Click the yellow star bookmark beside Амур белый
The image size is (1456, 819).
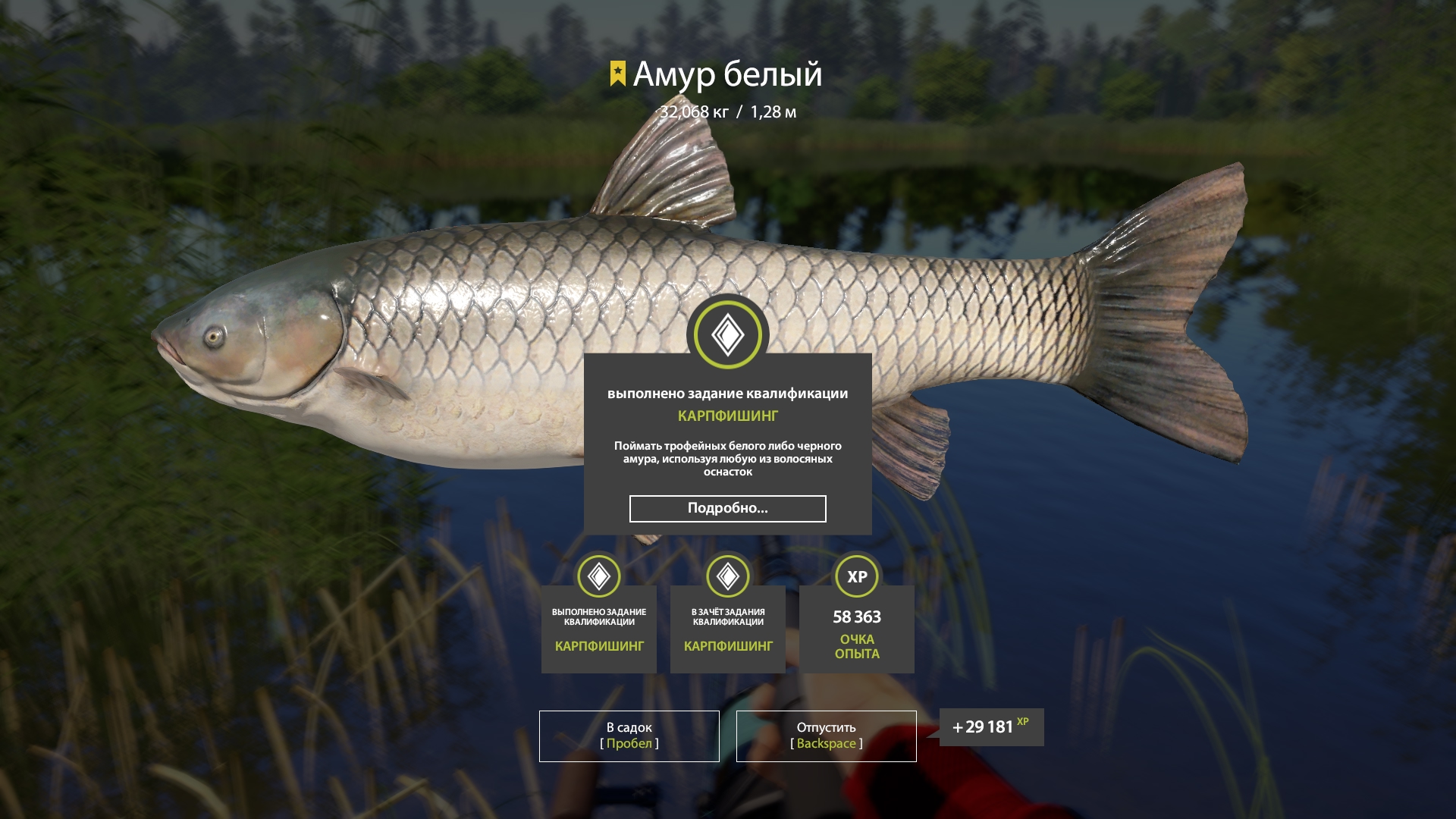(618, 74)
